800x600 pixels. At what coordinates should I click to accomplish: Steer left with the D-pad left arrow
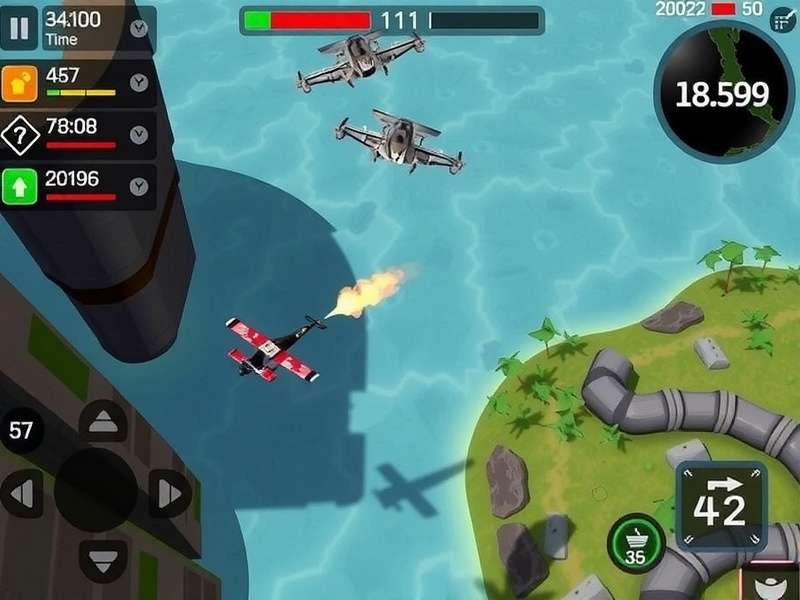pyautogui.click(x=22, y=493)
